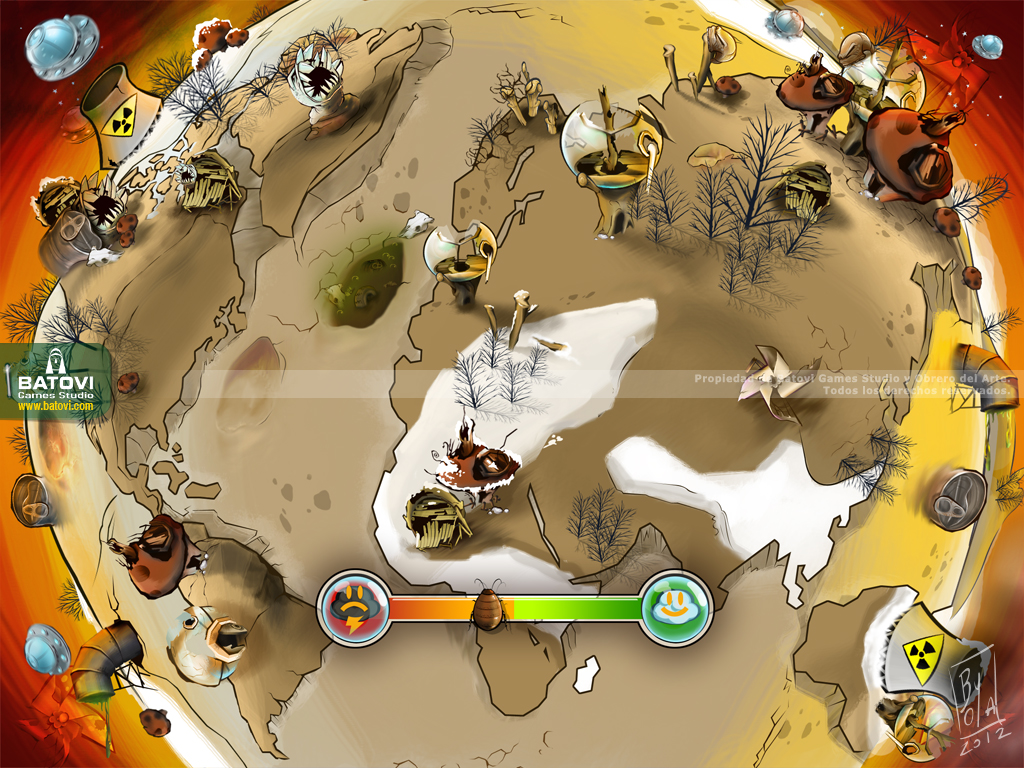Select the beetle marker on the balance bar
1024x768 pixels.
[x=490, y=607]
